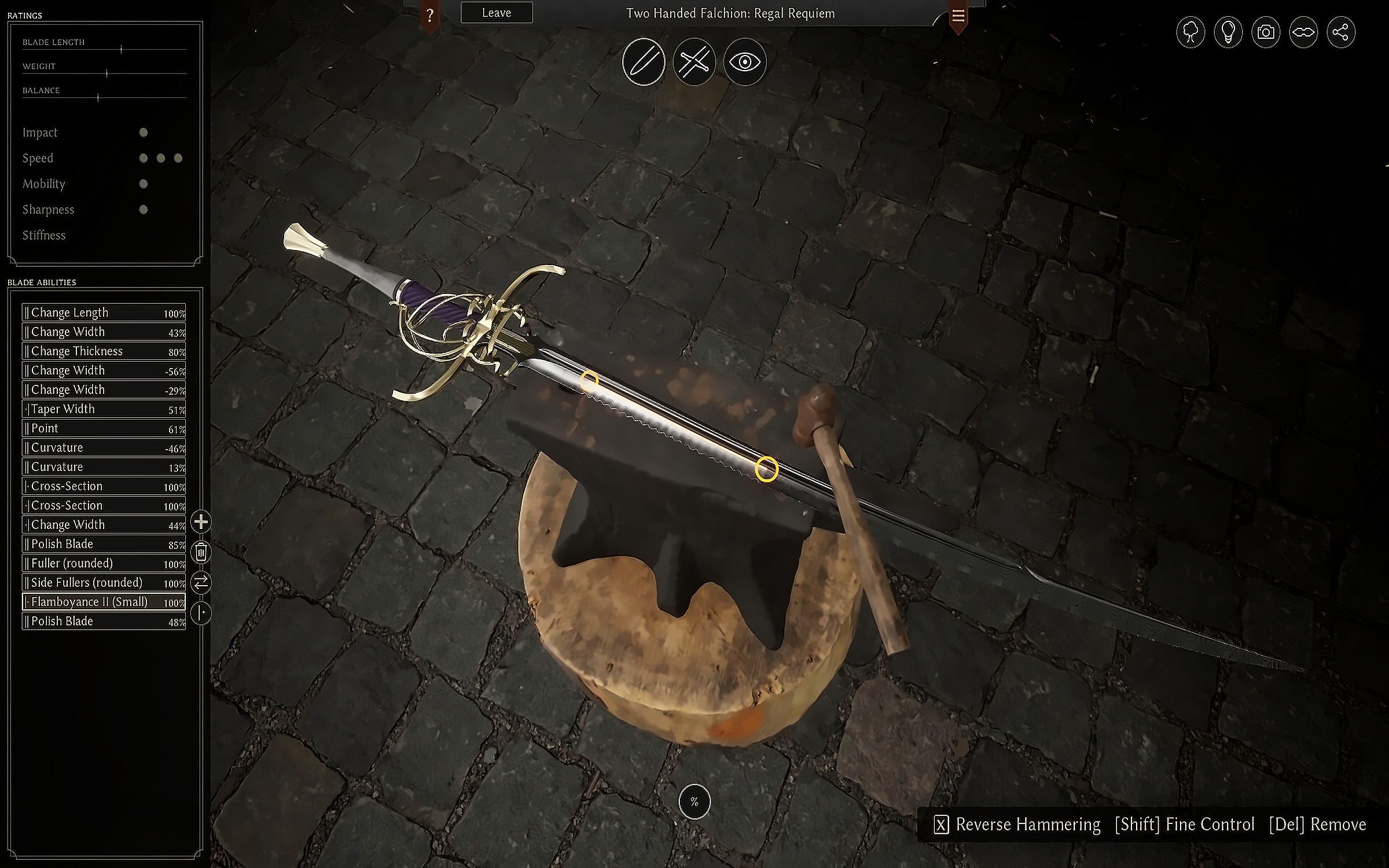Open the hamburger menu bookmark
The image size is (1389, 868).
pos(958,16)
